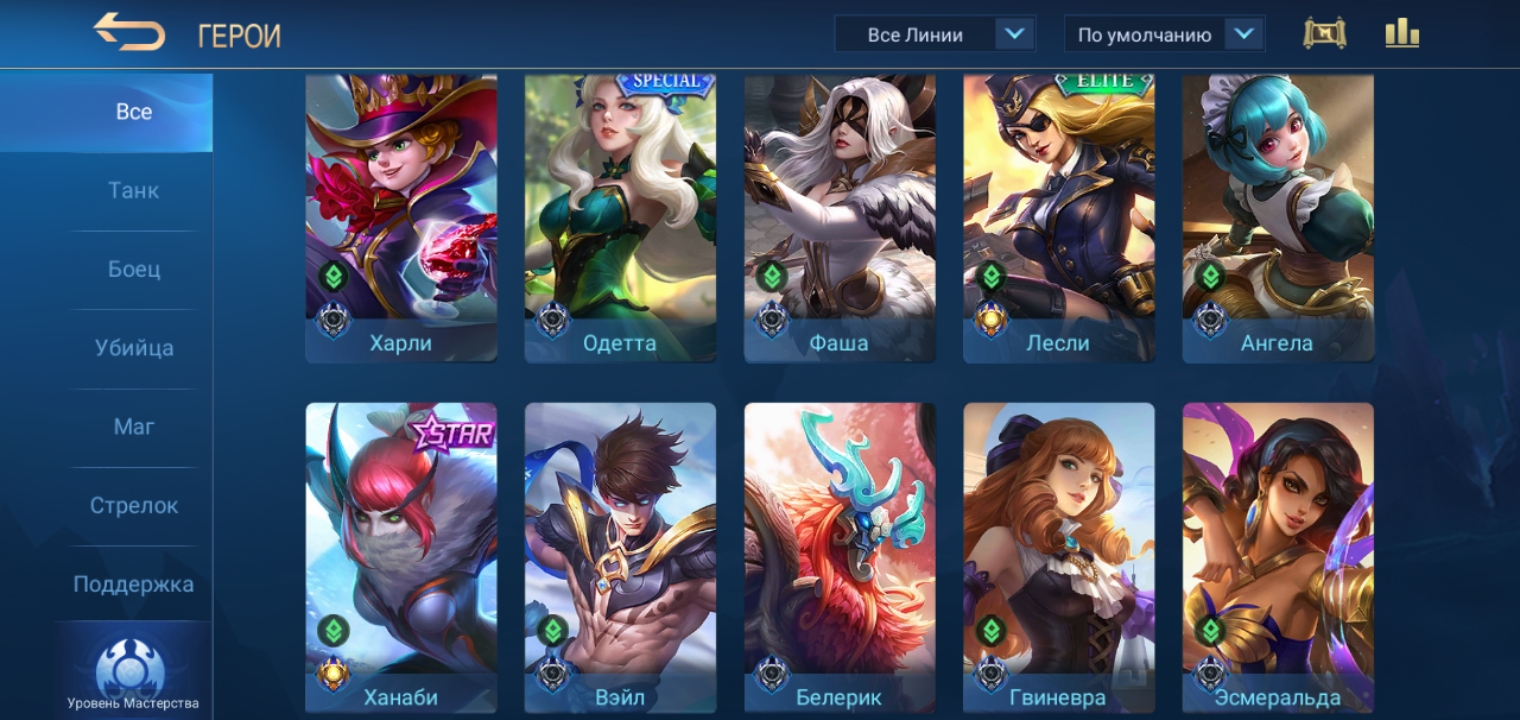Open the Поддержка tab
Image resolution: width=1520 pixels, height=720 pixels.
[x=133, y=585]
